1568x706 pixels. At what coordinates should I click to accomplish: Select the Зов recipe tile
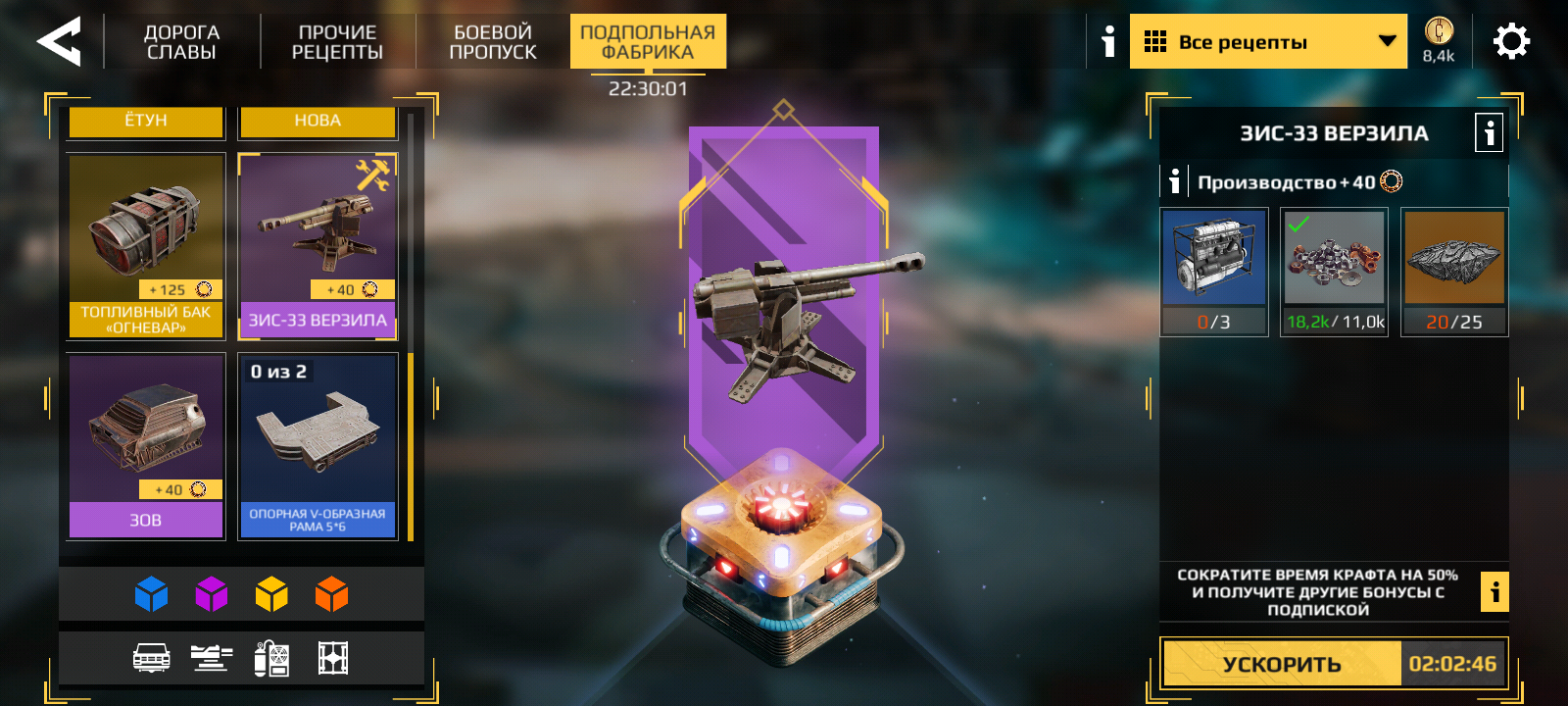(x=146, y=445)
